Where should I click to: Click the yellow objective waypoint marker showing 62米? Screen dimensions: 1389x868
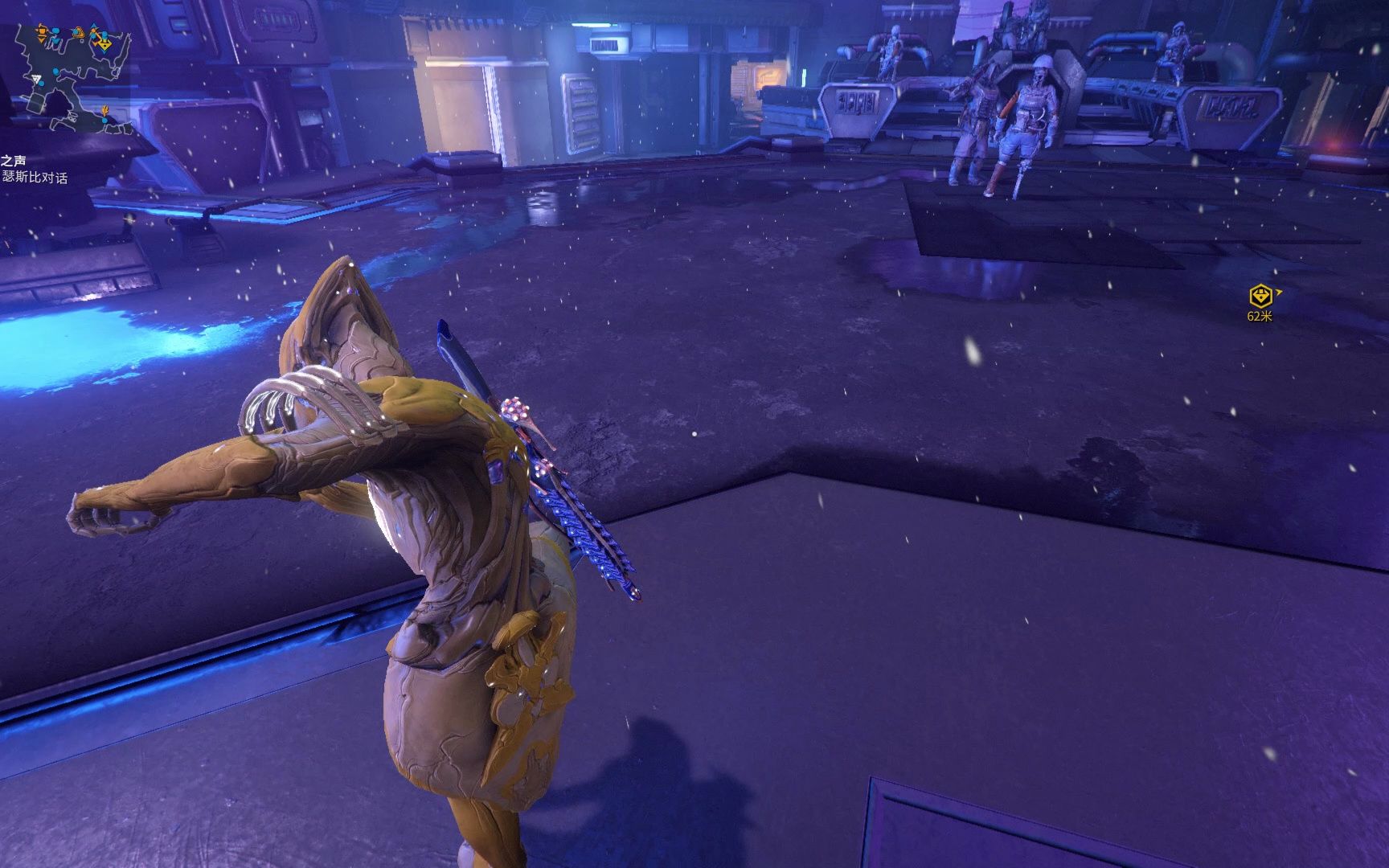1260,296
